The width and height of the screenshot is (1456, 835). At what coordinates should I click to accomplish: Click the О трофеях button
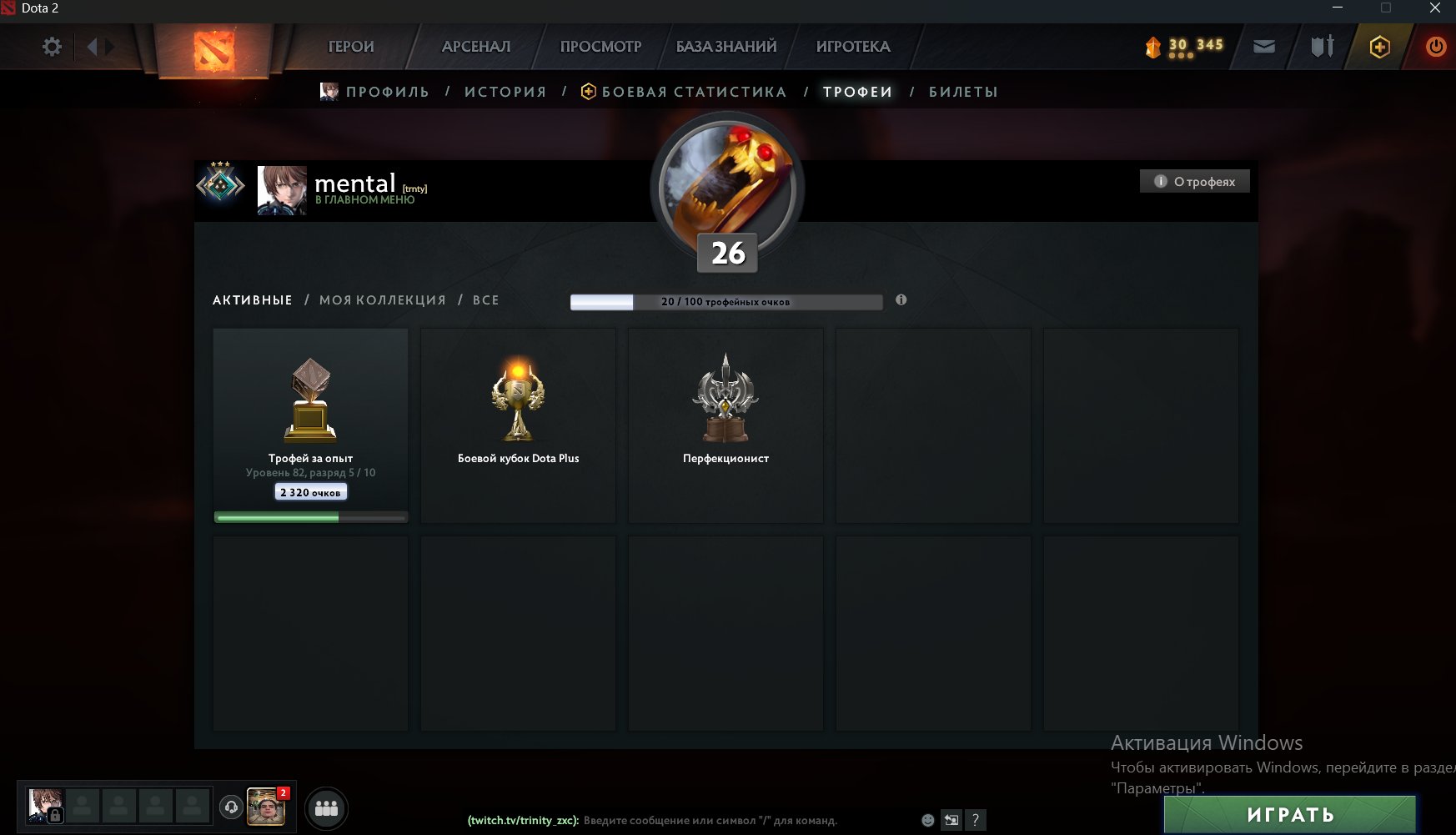[1194, 180]
